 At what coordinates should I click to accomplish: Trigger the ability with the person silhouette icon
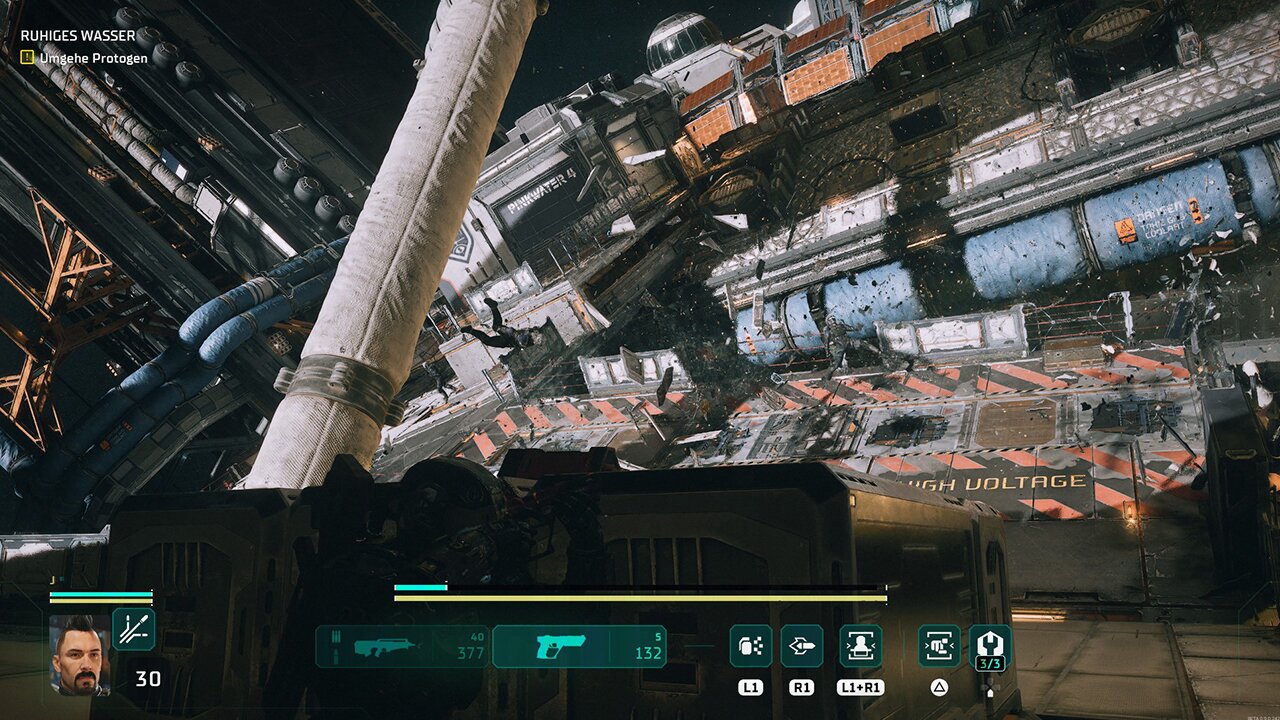coord(860,646)
